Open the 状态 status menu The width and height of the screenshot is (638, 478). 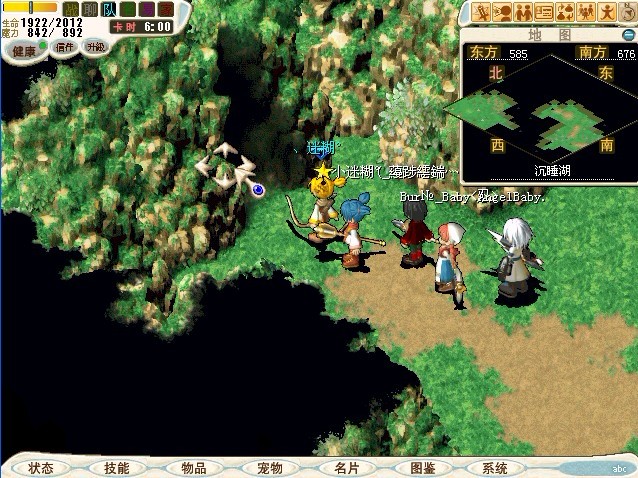pyautogui.click(x=41, y=467)
